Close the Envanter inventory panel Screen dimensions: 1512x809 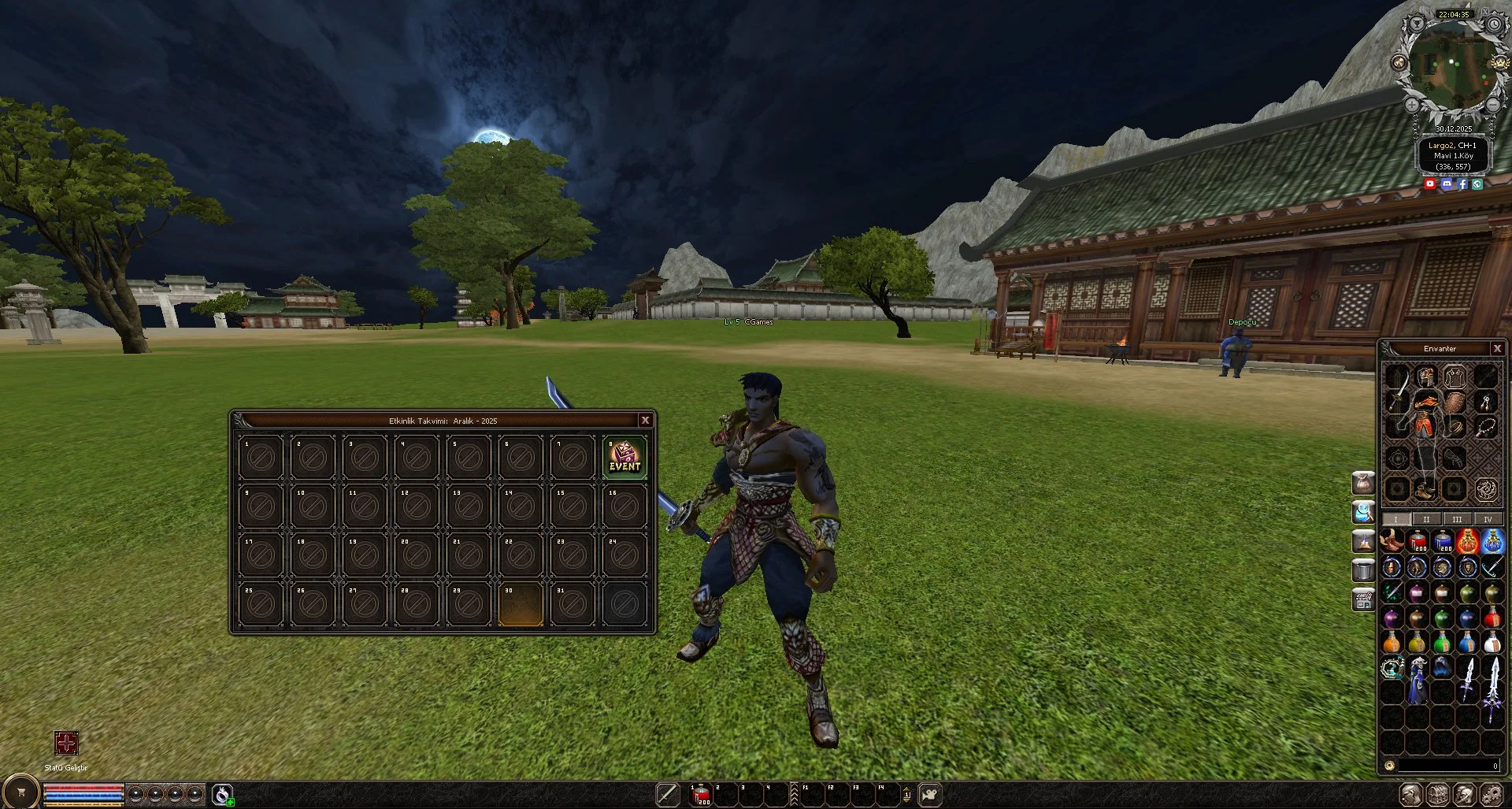(1497, 348)
